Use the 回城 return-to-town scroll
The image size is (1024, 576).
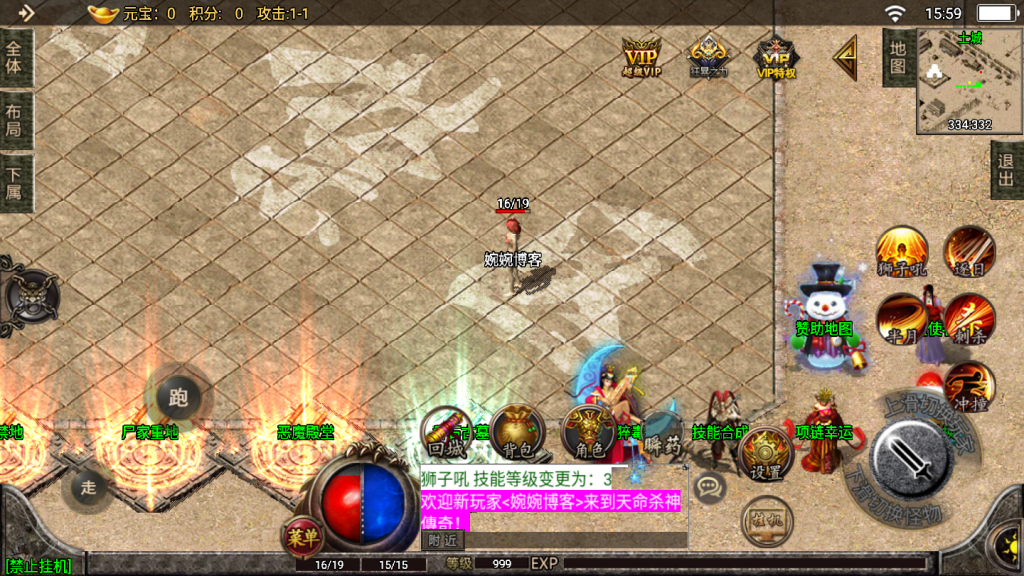point(446,431)
